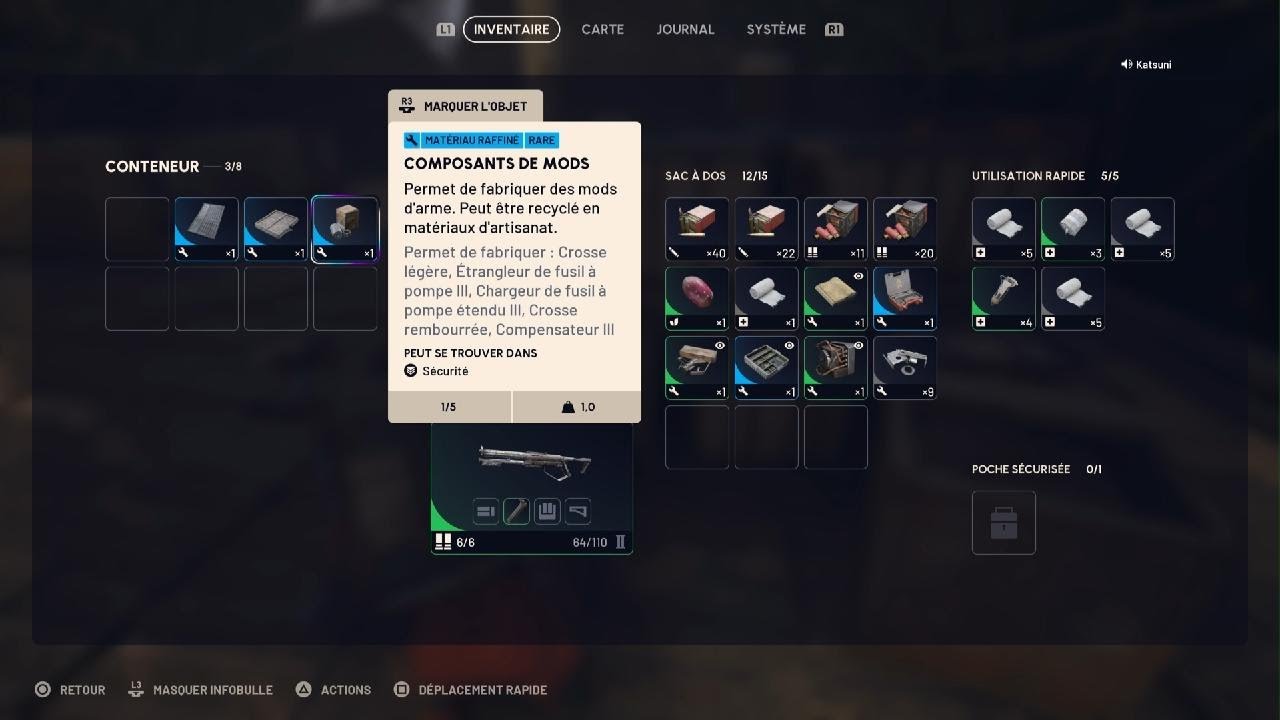The width and height of the screenshot is (1280, 720).
Task: Choose the syringe stack of 4
Action: click(x=1004, y=298)
